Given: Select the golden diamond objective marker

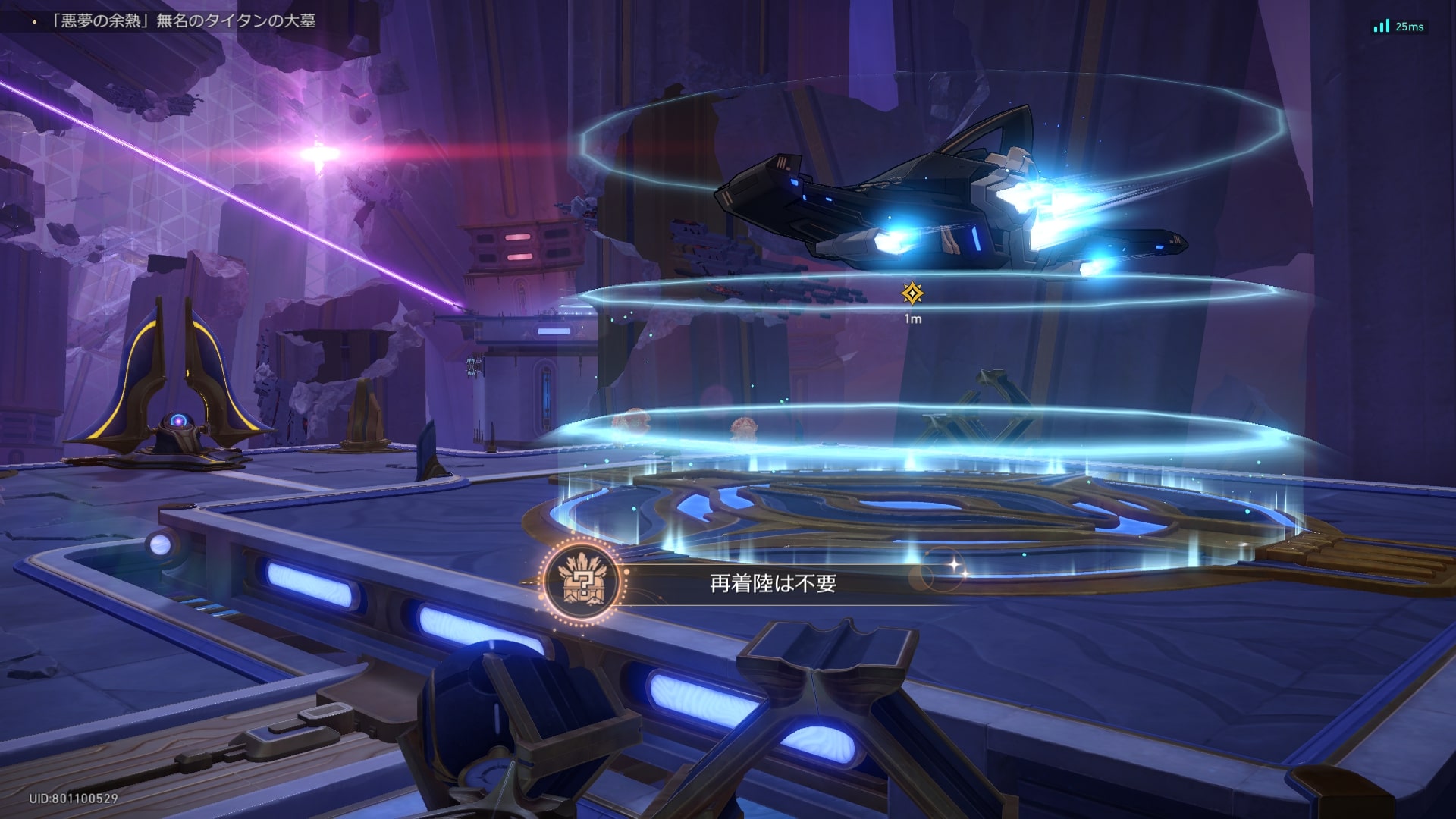Looking at the screenshot, I should point(912,293).
